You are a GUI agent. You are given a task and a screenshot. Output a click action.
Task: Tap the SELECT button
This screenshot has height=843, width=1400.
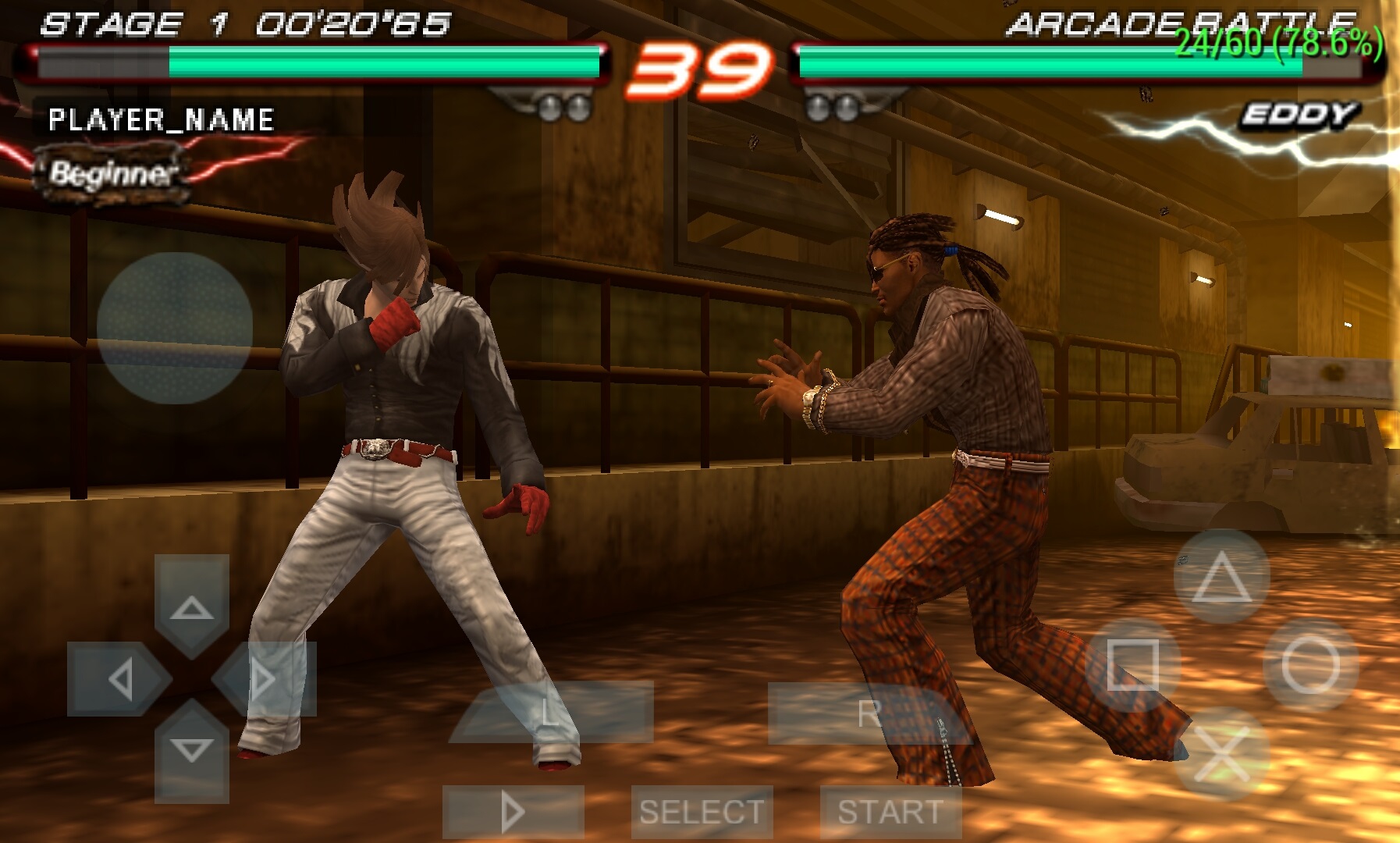click(x=702, y=812)
